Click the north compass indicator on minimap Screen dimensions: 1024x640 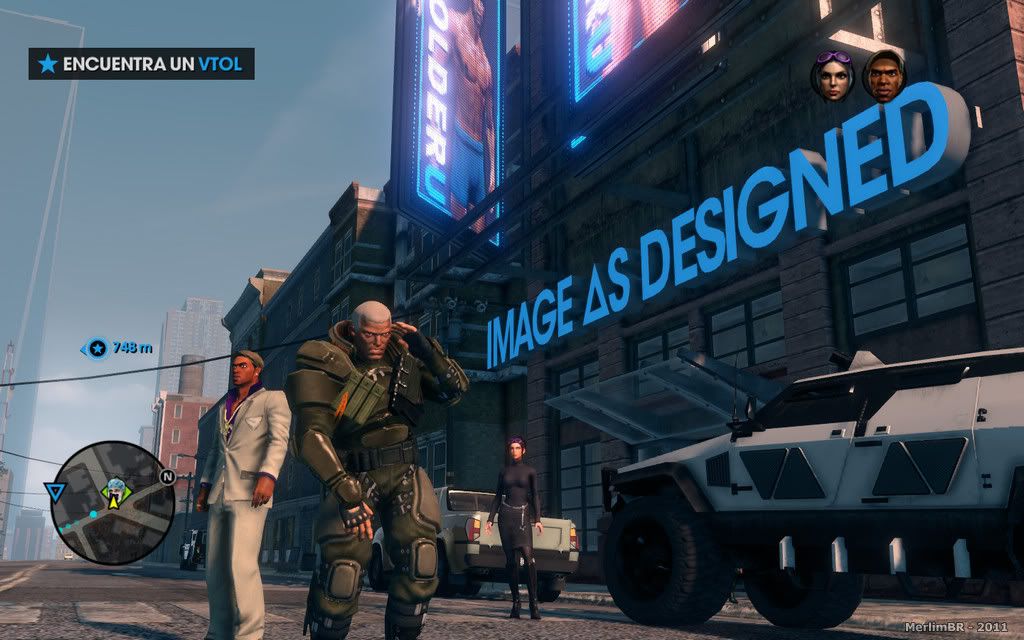pyautogui.click(x=166, y=478)
